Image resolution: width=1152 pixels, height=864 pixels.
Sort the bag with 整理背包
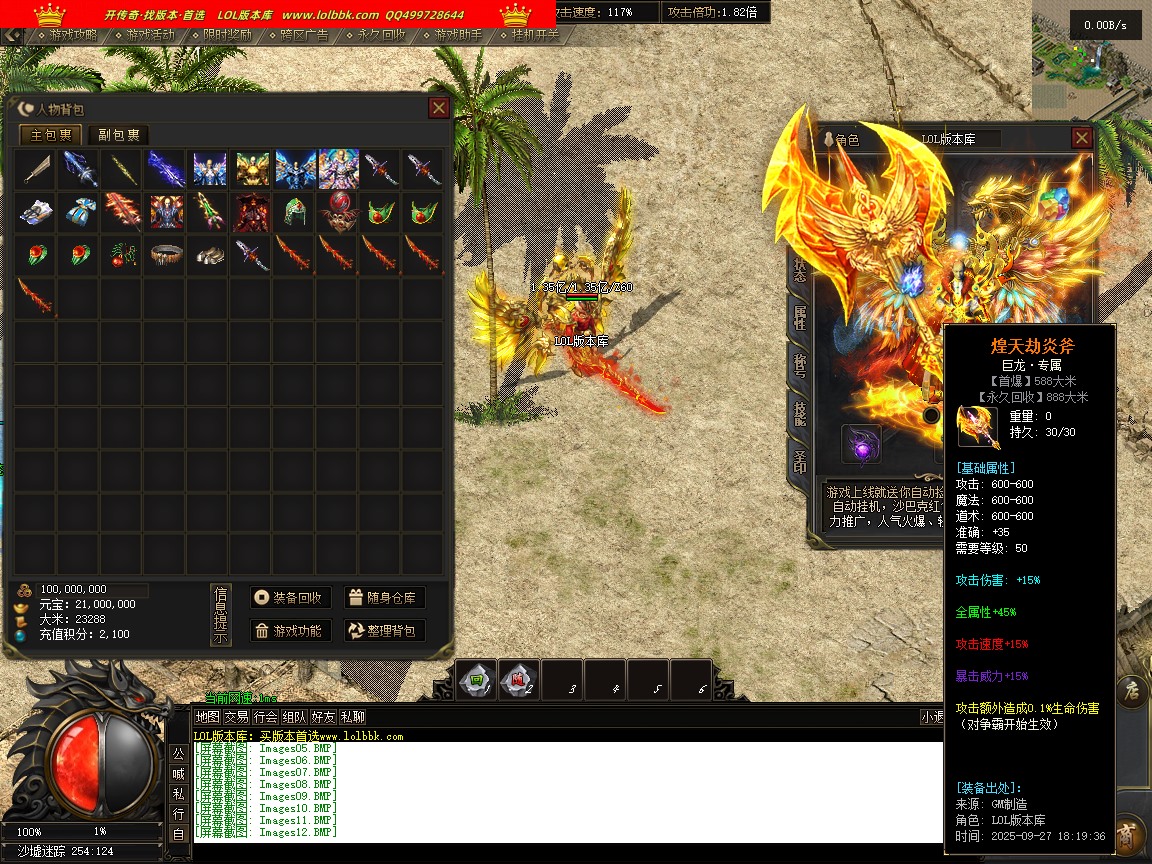(x=385, y=630)
